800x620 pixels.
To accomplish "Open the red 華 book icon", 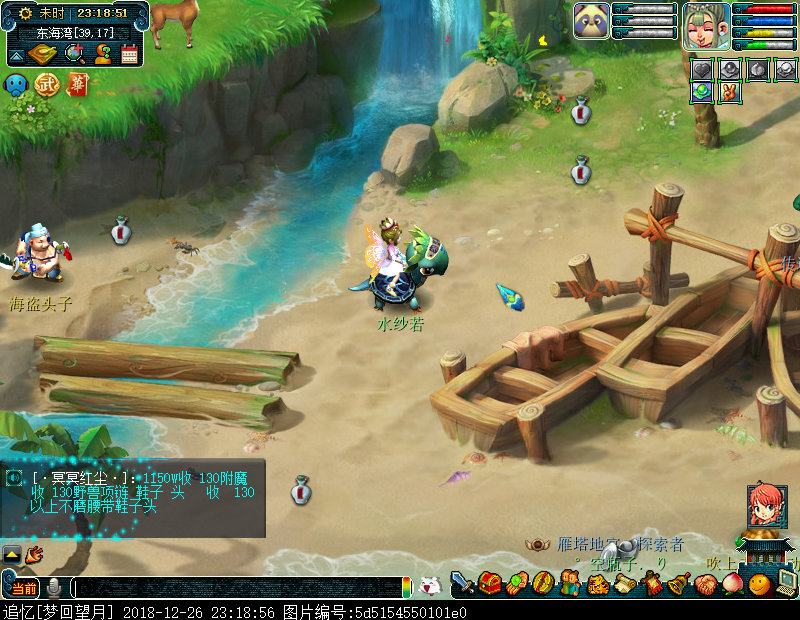I will pyautogui.click(x=77, y=84).
